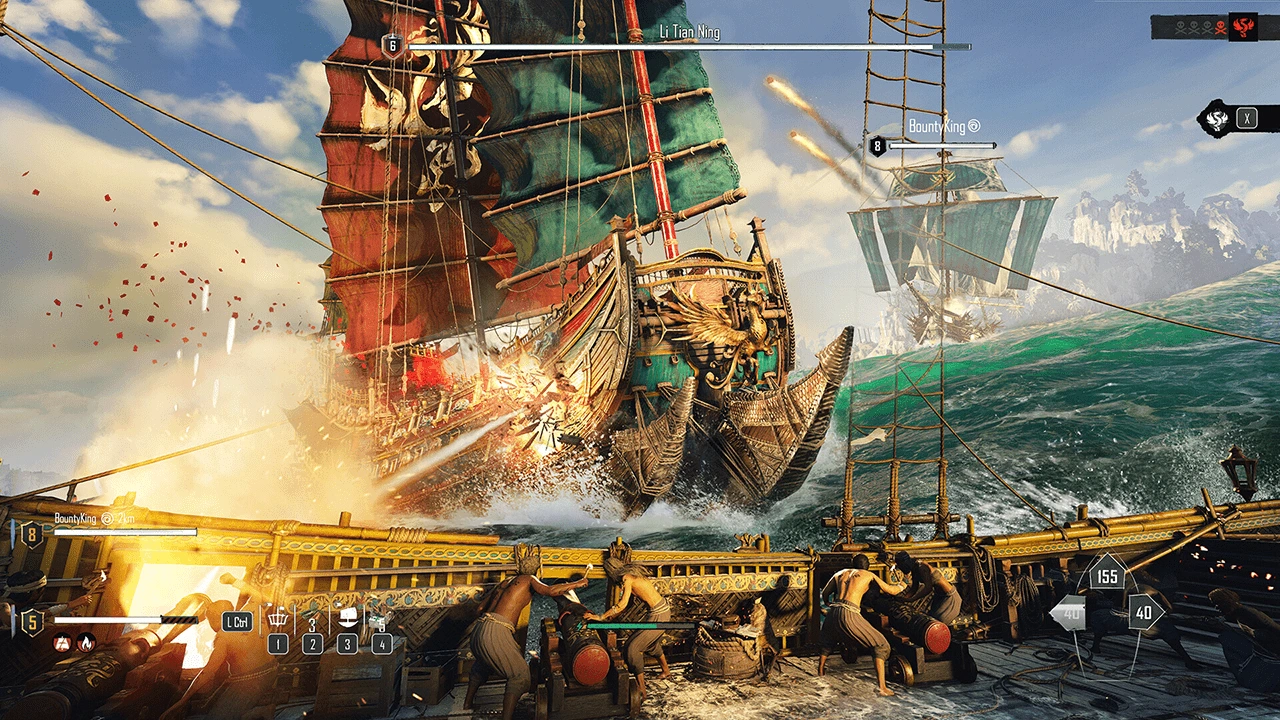Click the right 40 armor pentagon
1280x720 pixels.
coord(1144,613)
